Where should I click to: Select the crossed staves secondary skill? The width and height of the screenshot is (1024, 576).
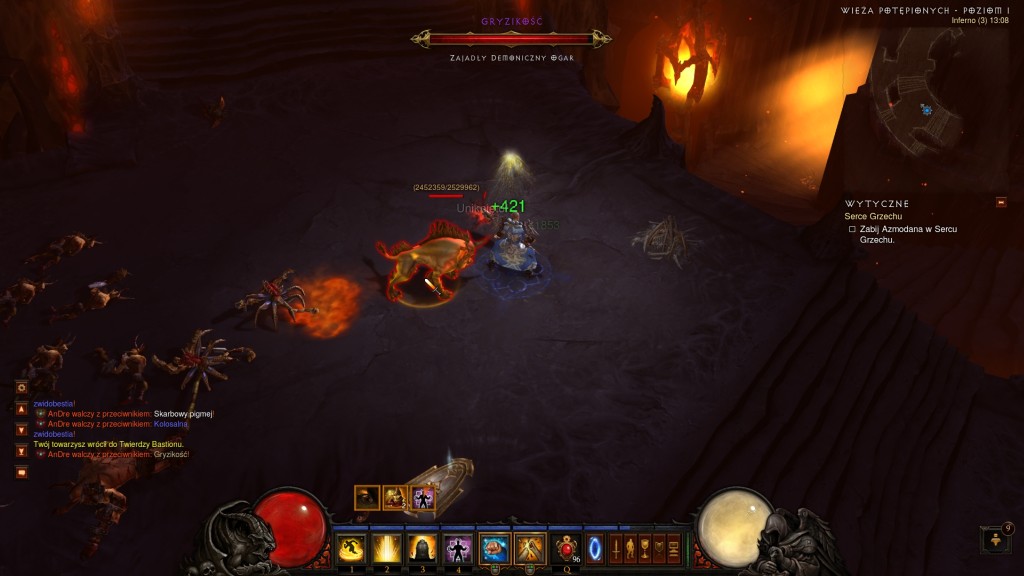(x=529, y=548)
